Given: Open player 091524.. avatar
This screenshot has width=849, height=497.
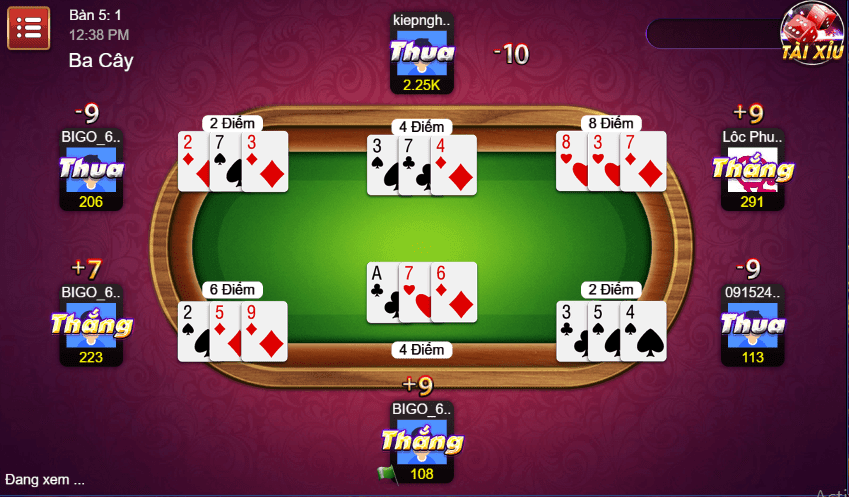Looking at the screenshot, I should 752,326.
